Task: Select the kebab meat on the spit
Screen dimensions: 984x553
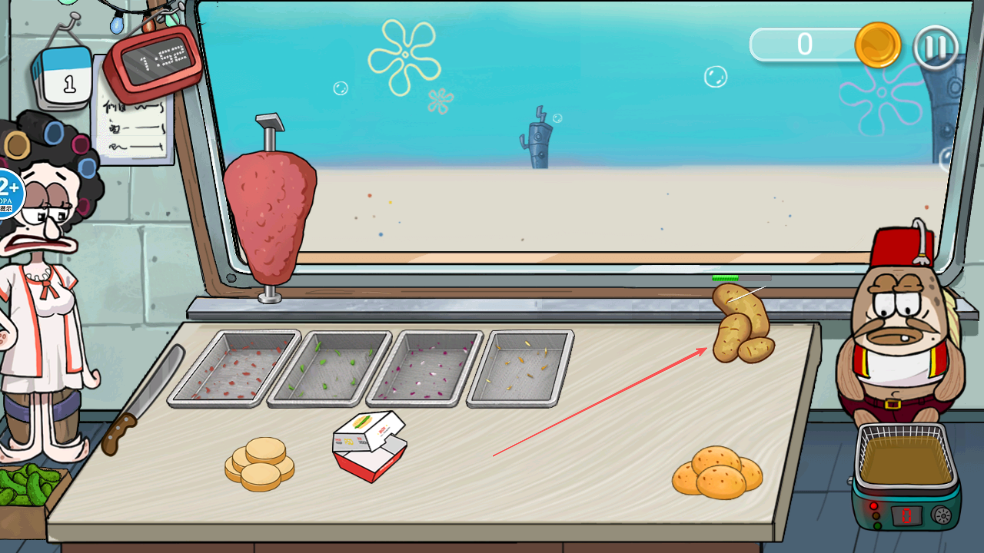Action: [x=269, y=217]
